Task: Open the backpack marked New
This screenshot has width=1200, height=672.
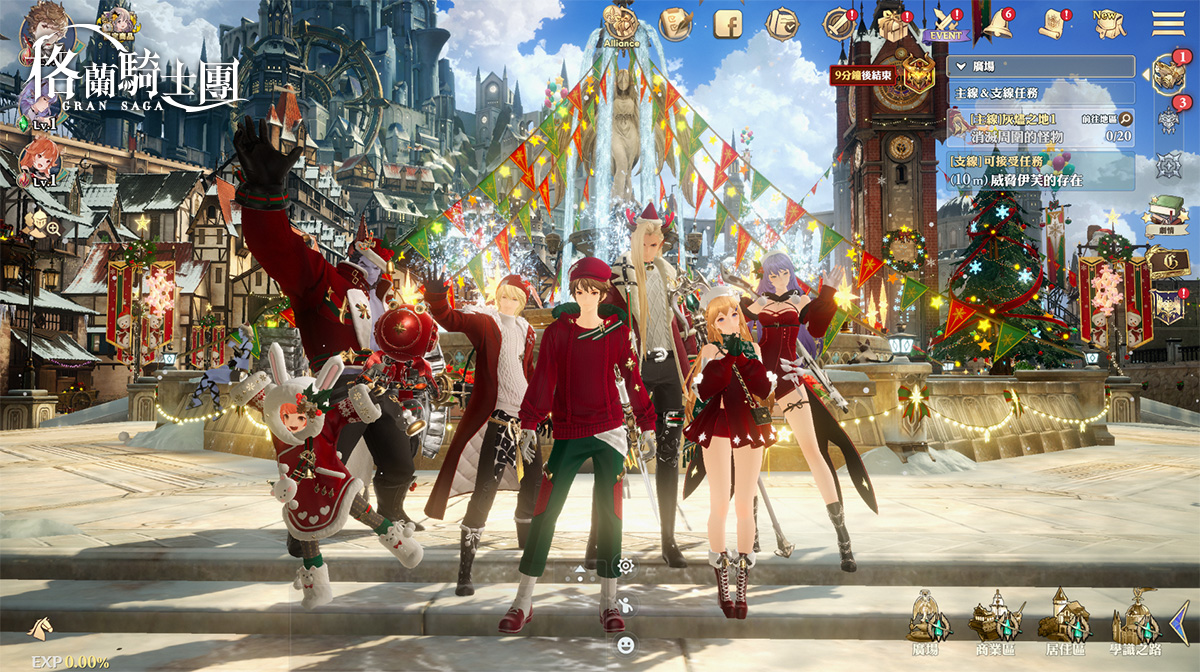Action: [x=1106, y=23]
